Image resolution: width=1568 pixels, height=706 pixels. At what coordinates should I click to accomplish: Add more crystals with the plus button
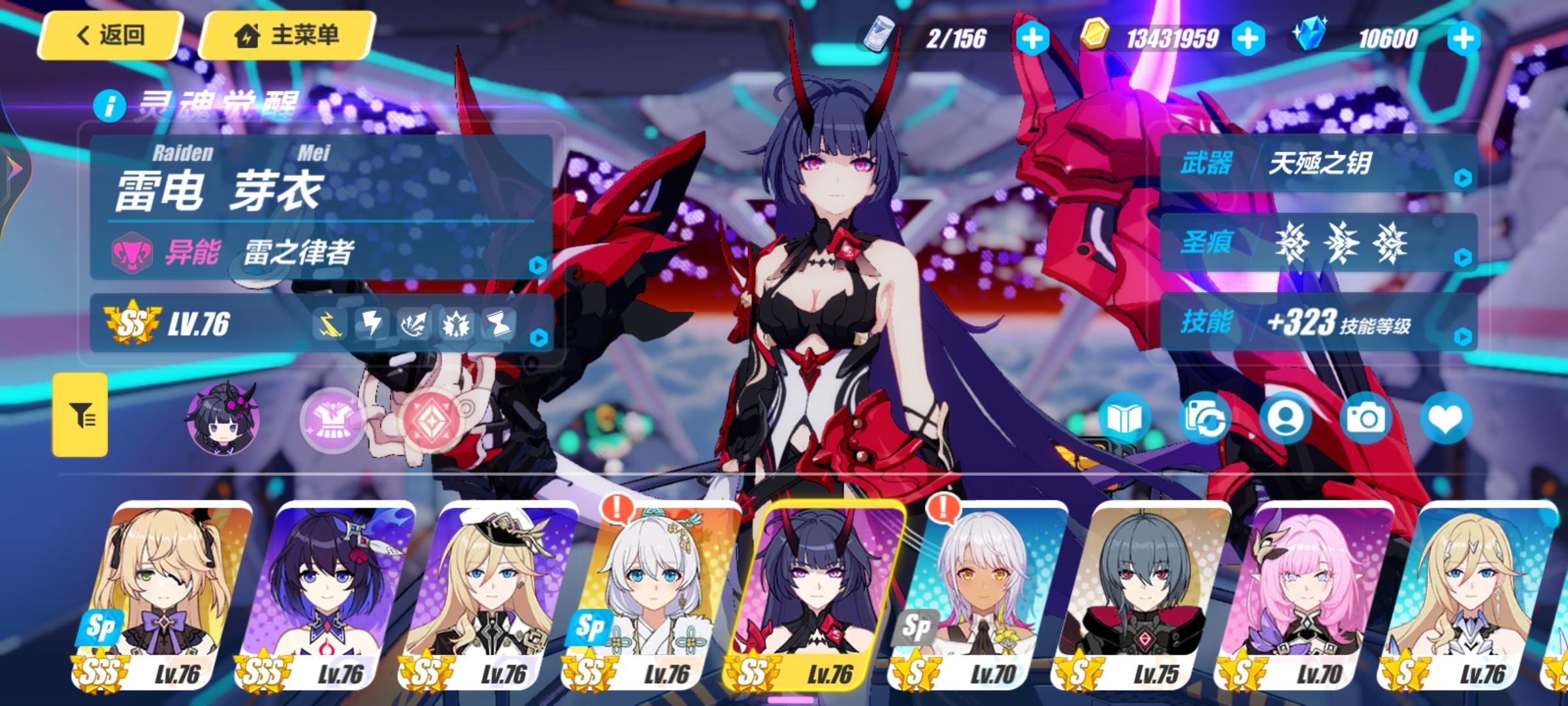(x=1463, y=39)
